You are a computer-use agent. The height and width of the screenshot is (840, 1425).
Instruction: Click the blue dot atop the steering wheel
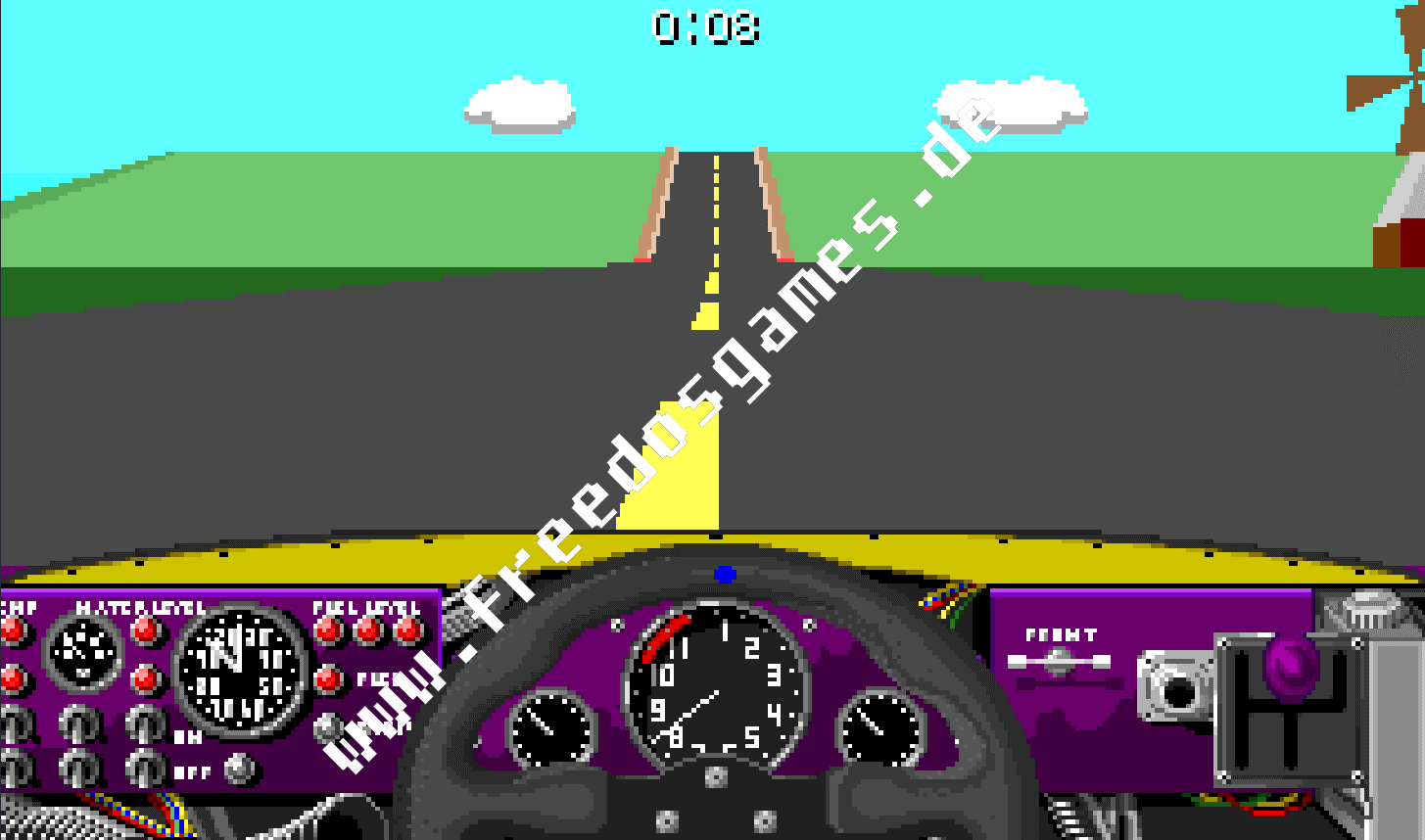725,576
